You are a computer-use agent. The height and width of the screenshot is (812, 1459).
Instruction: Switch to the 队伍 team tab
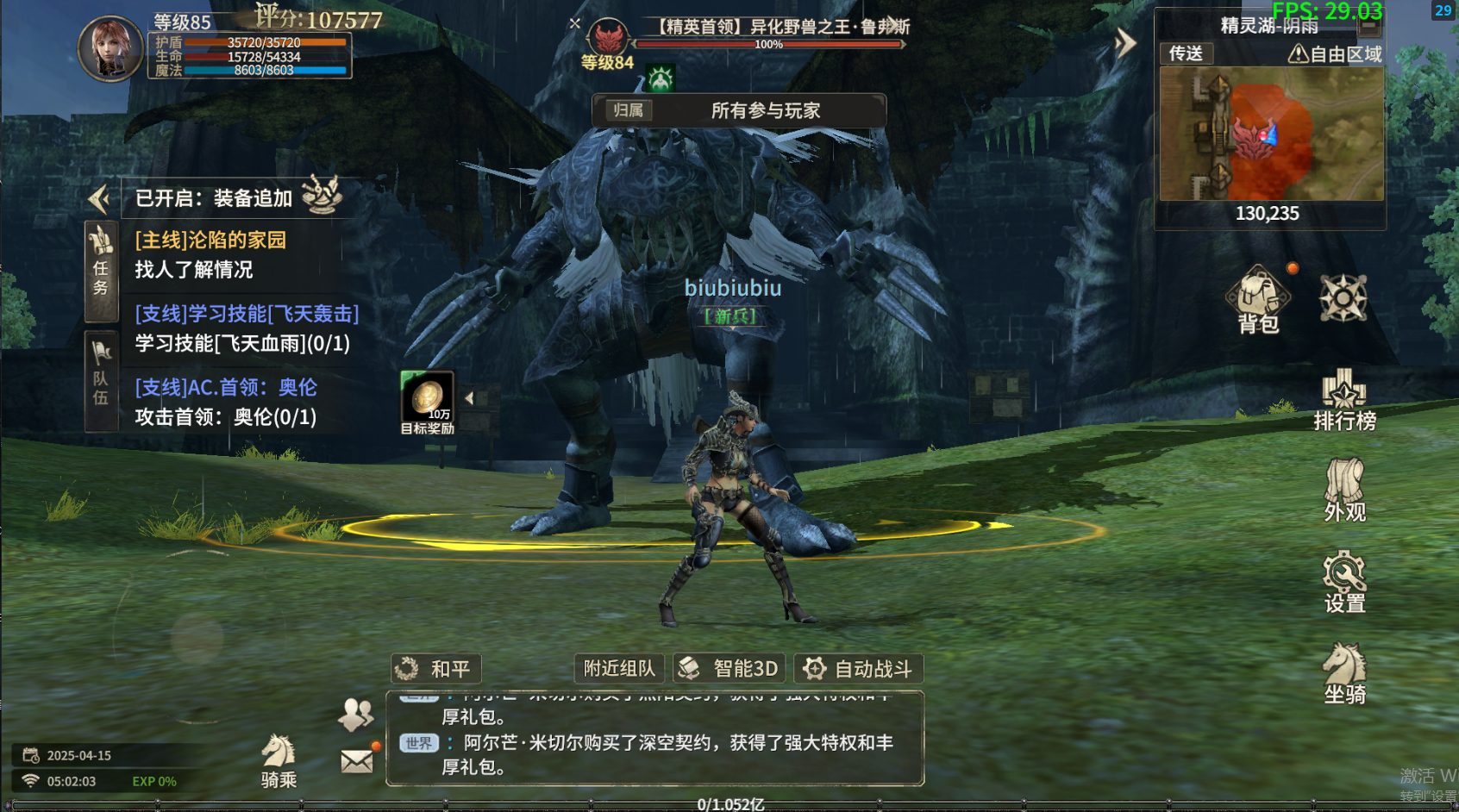(x=101, y=379)
